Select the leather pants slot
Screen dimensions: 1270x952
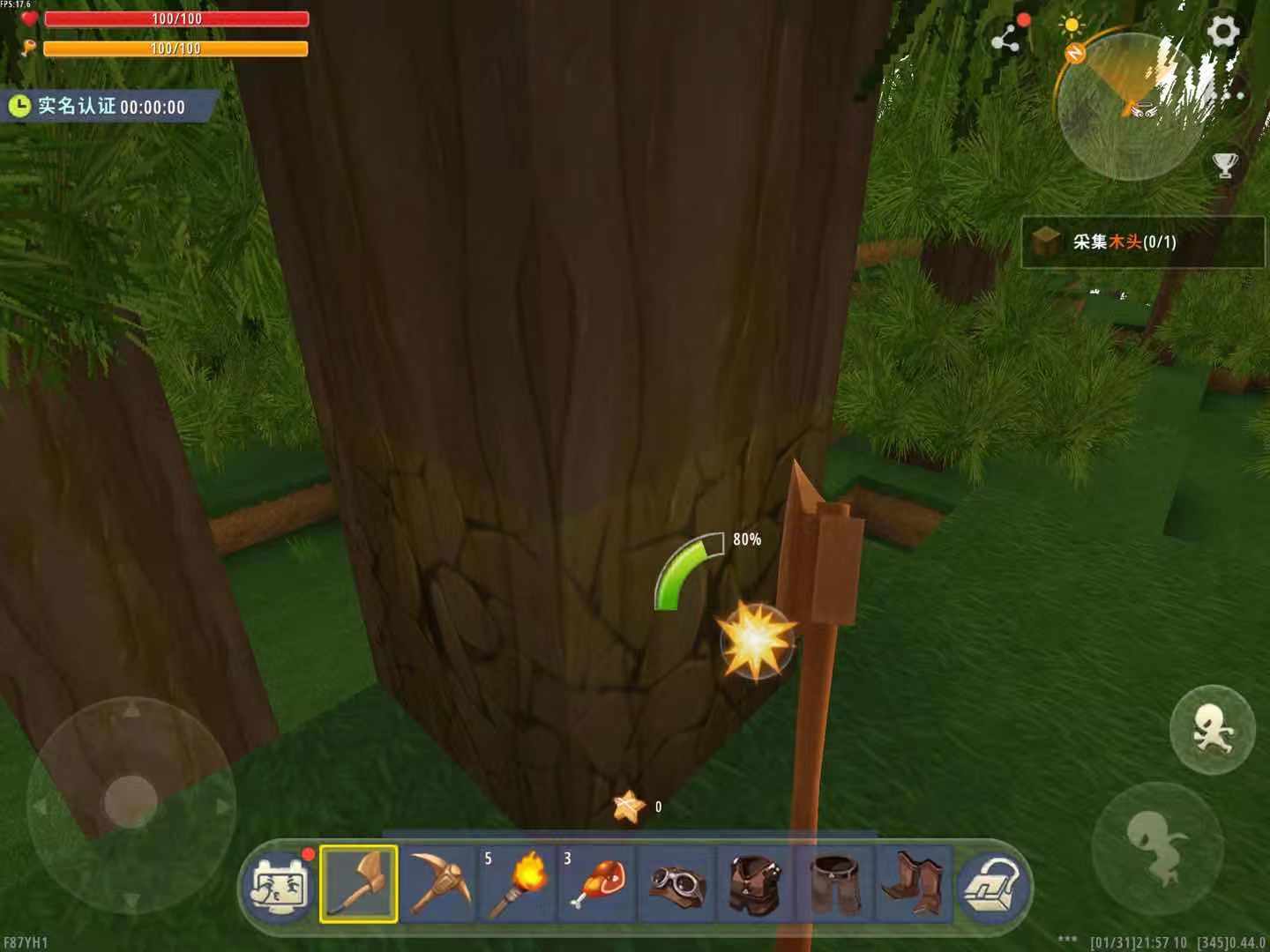coord(834,883)
